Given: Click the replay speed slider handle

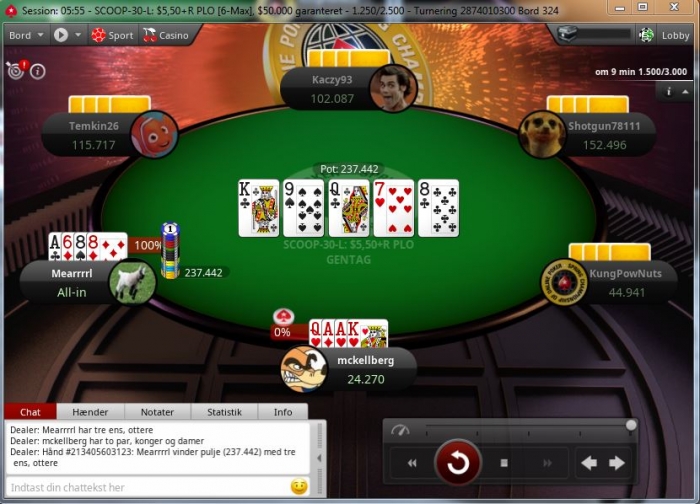Looking at the screenshot, I should [631, 426].
